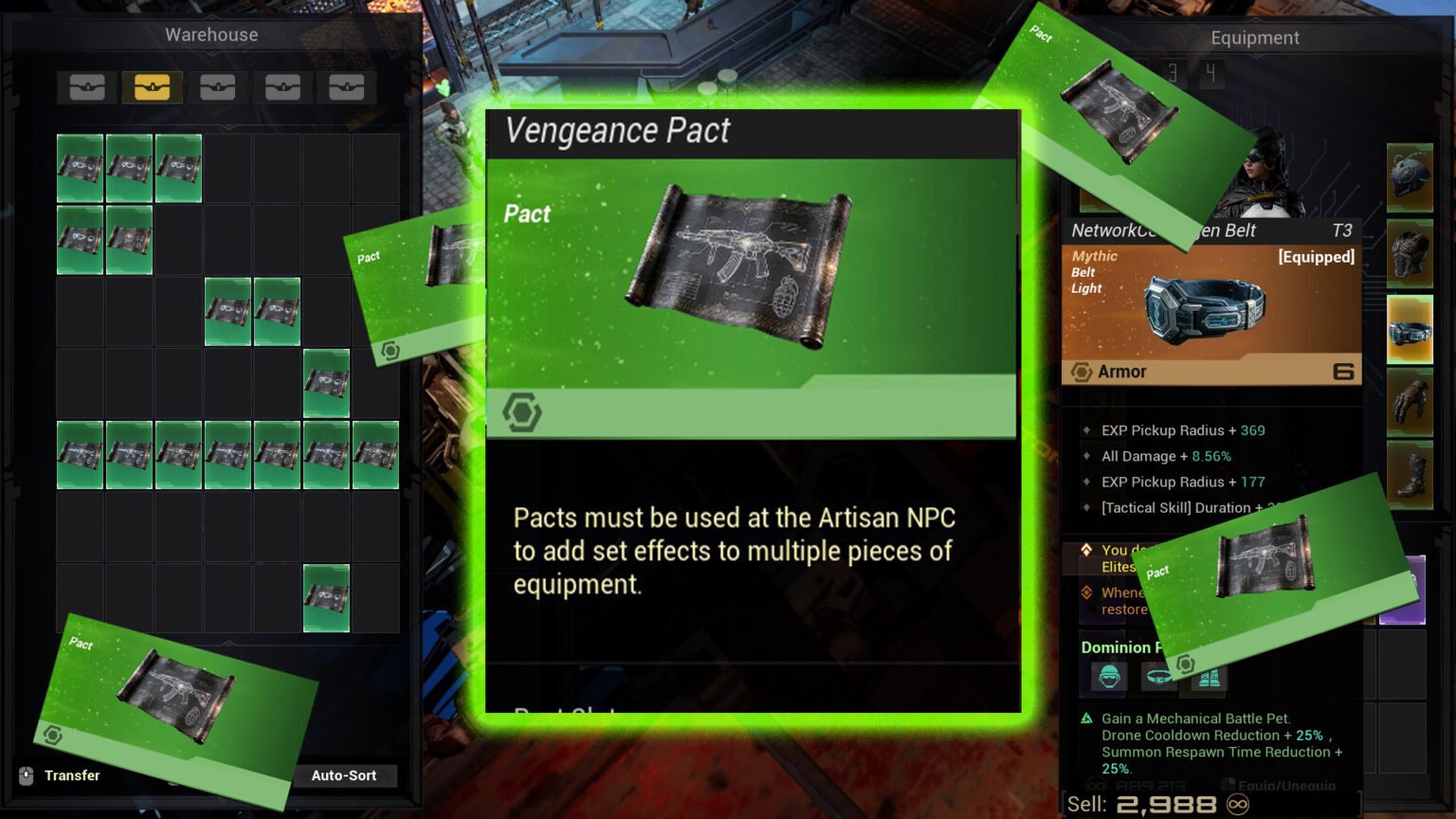Select the gloves equipment slot
Viewport: 1456px width, 819px height.
click(1411, 402)
